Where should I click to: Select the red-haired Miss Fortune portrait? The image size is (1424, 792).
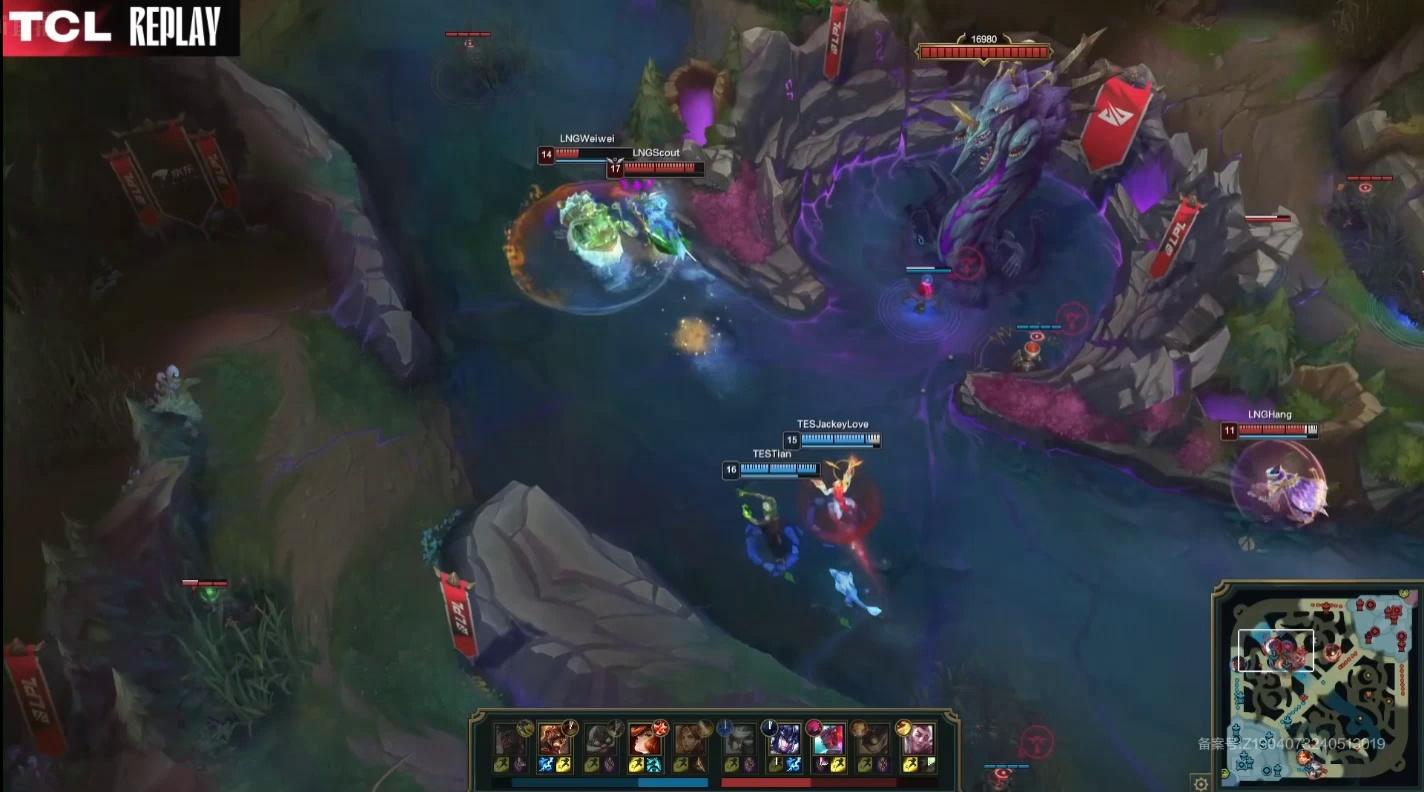click(x=644, y=740)
